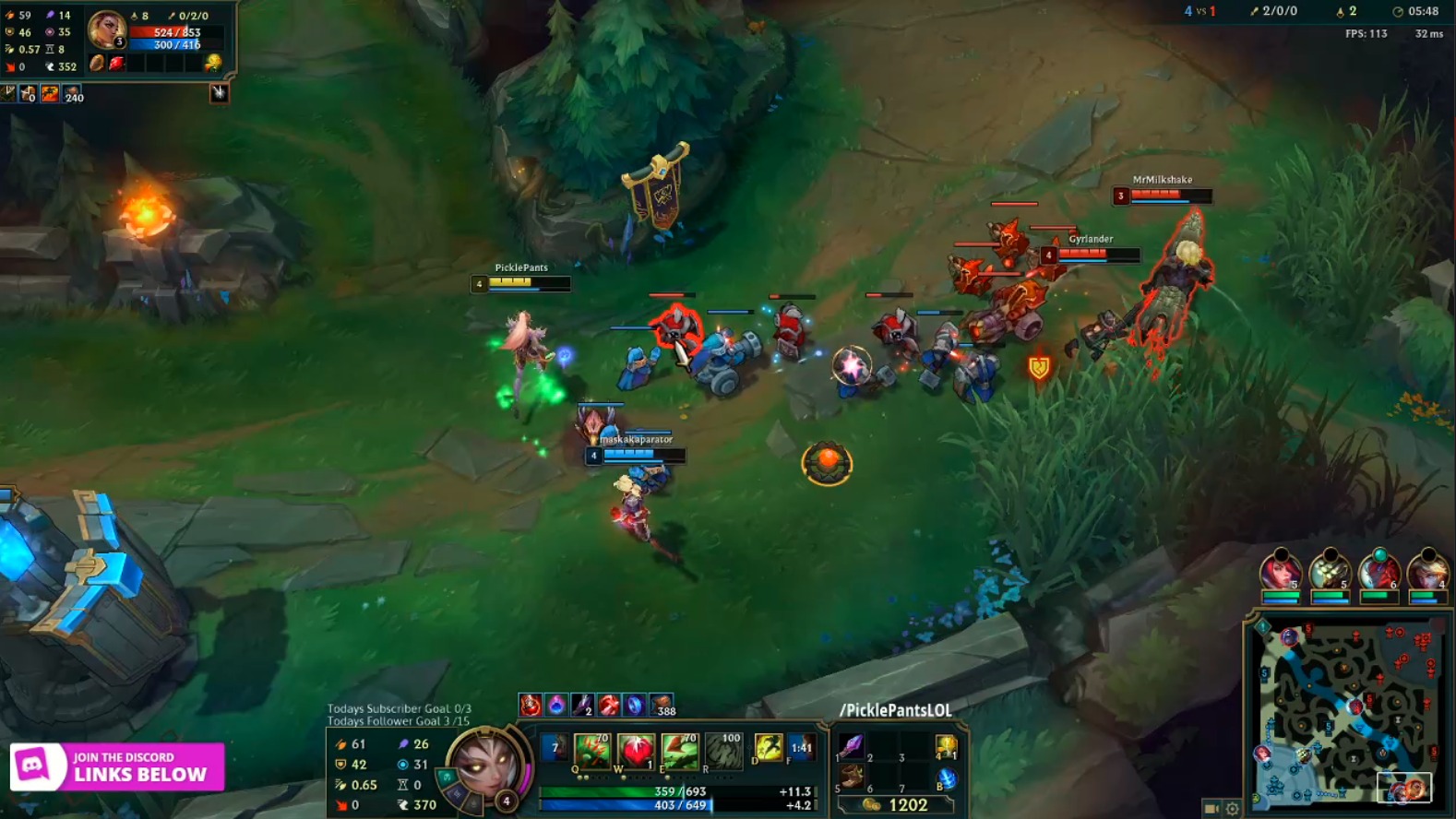The height and width of the screenshot is (819, 1456).
Task: Toggle camera lock beside the minimap
Action: 1210,806
